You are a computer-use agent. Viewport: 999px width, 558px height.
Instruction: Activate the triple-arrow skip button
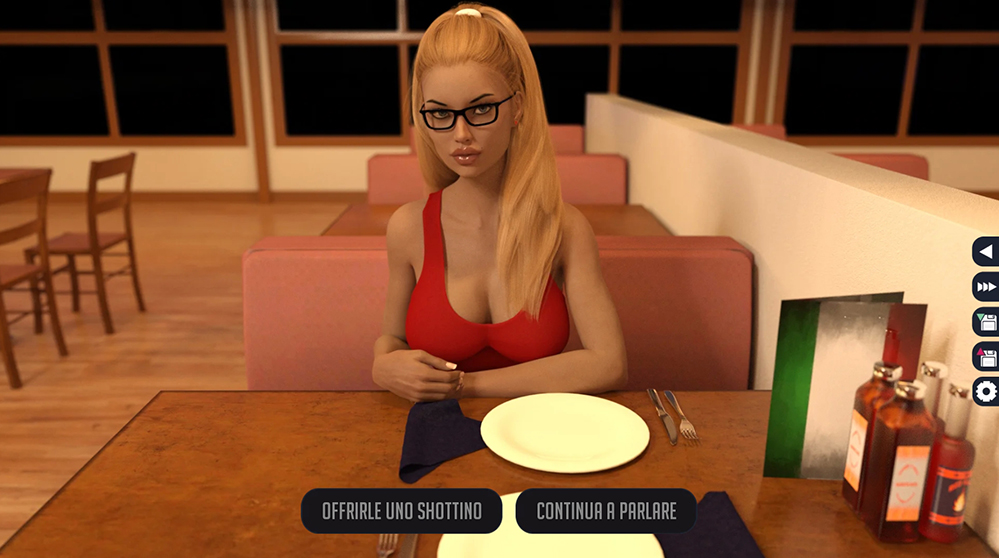coord(986,287)
